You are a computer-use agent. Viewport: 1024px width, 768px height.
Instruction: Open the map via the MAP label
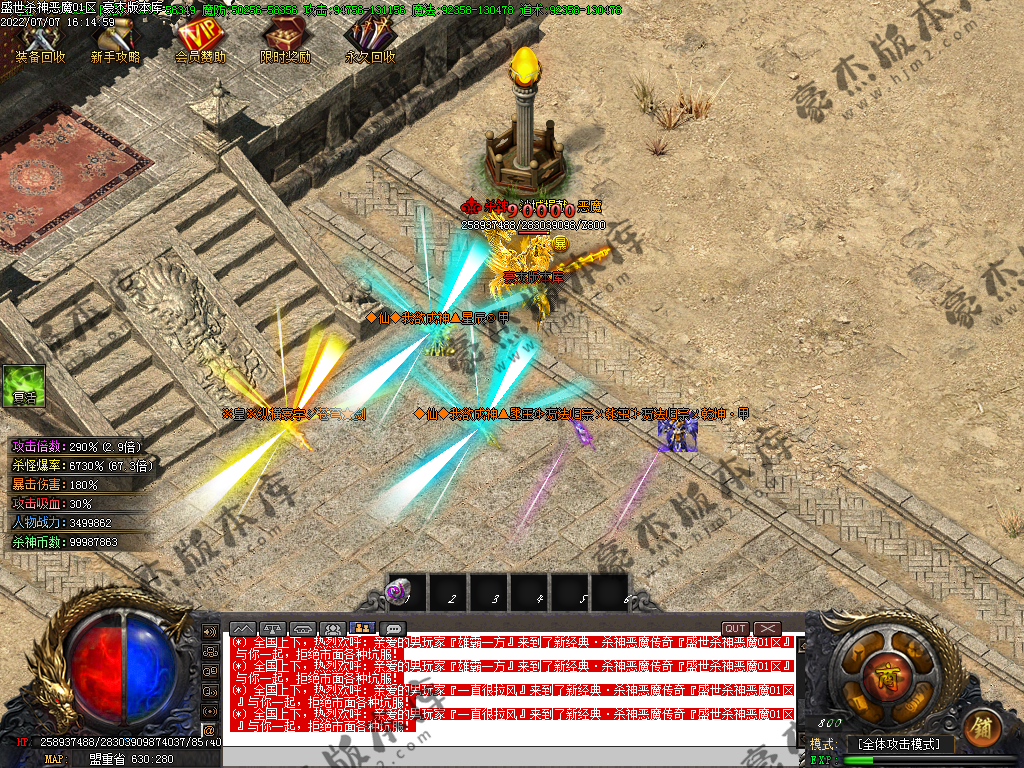pos(53,759)
